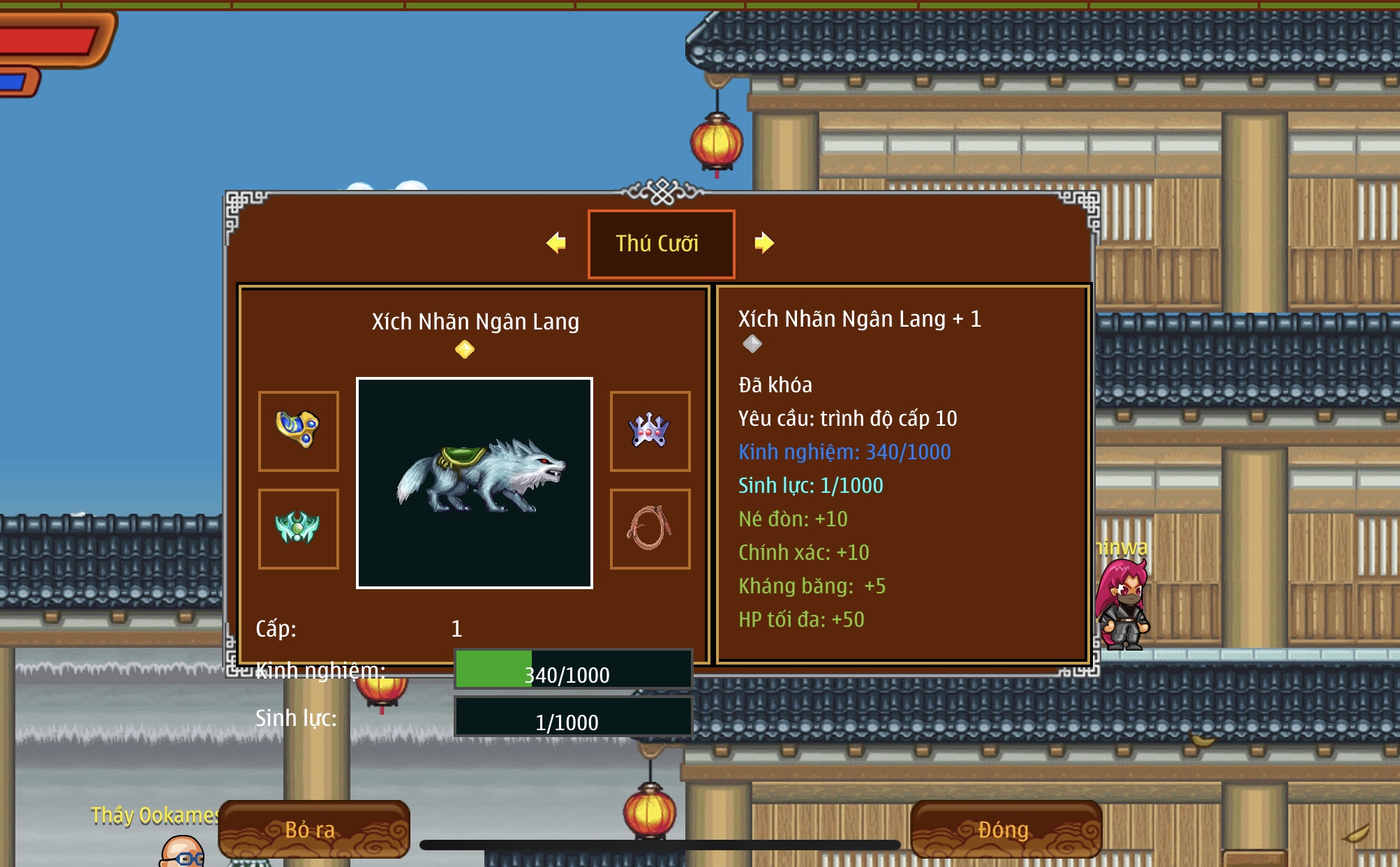Select the teal winged armor slot

(x=299, y=528)
